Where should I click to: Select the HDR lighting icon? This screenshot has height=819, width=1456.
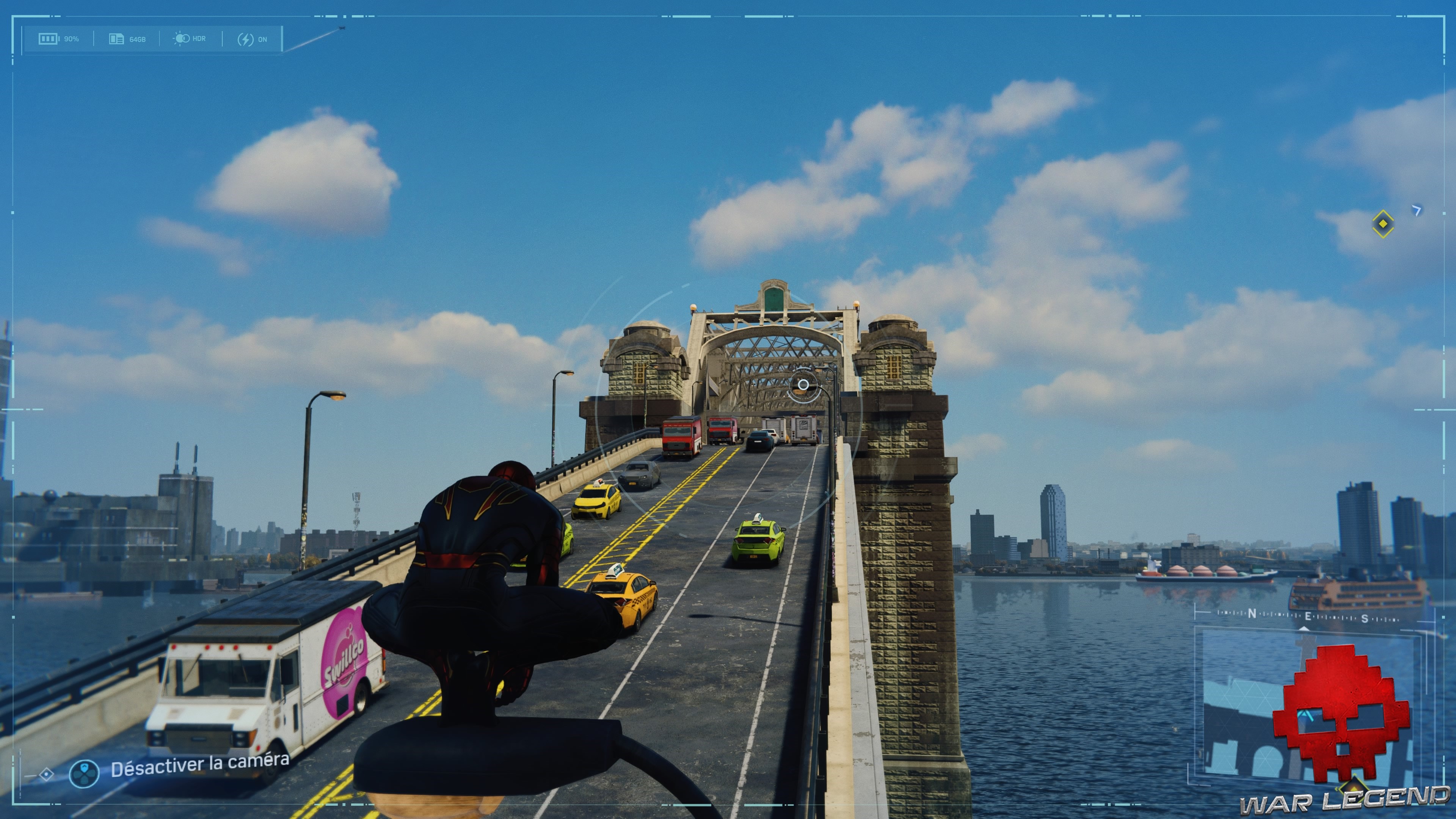coord(182,38)
